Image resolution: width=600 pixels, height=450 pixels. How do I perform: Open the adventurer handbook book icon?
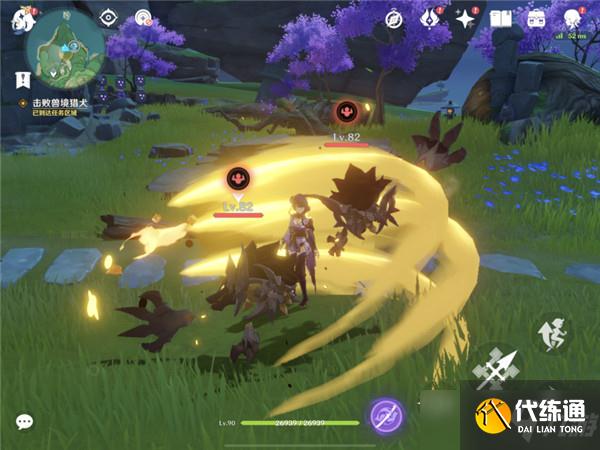coord(501,18)
